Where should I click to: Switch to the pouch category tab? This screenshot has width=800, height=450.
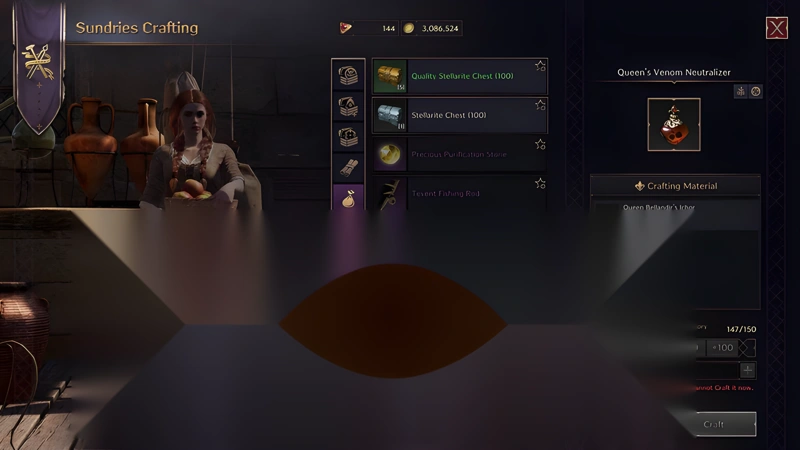tap(348, 197)
